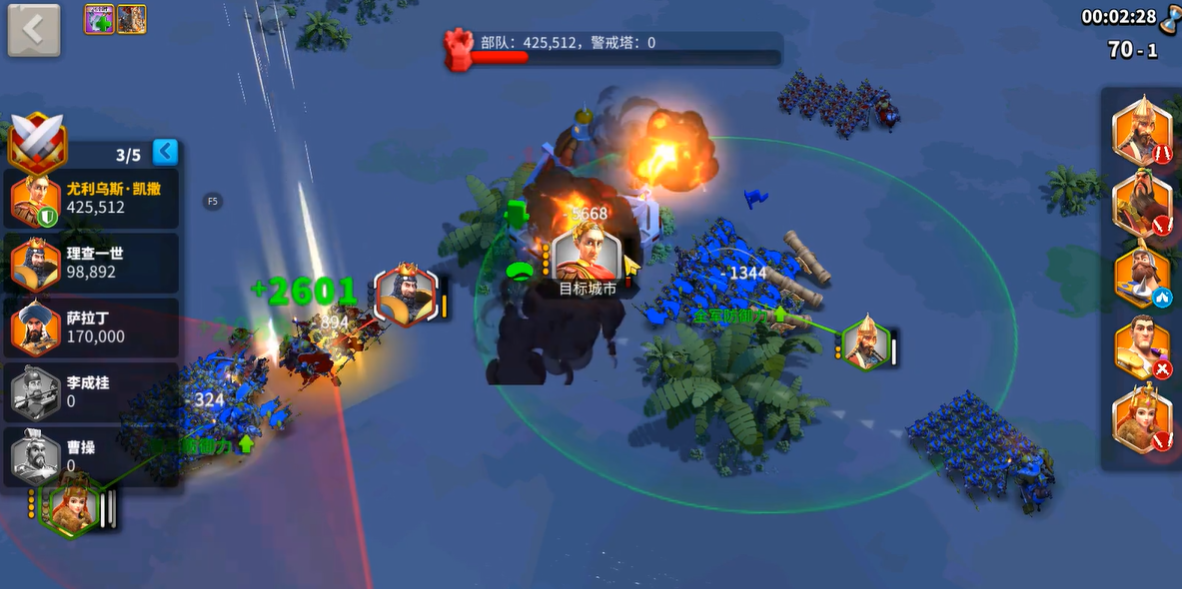Image resolution: width=1182 pixels, height=589 pixels.
Task: Select 萨拉丁 in the troop list
Action: pyautogui.click(x=94, y=328)
